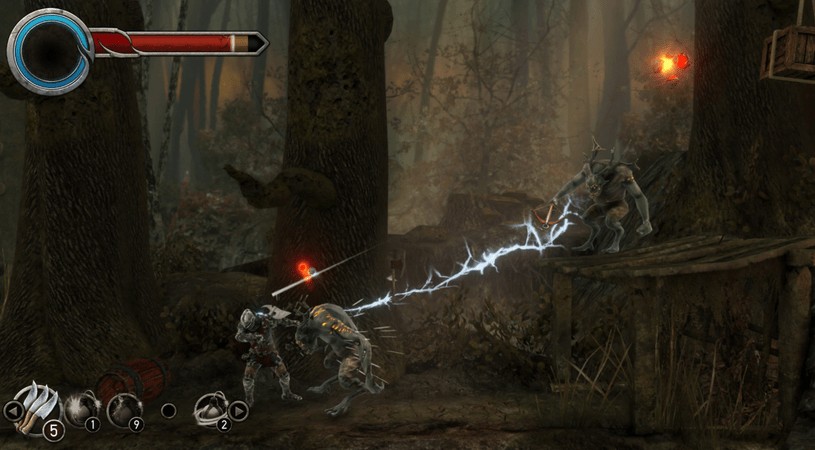Click the small empty dark item slot
The height and width of the screenshot is (450, 815).
pos(168,410)
